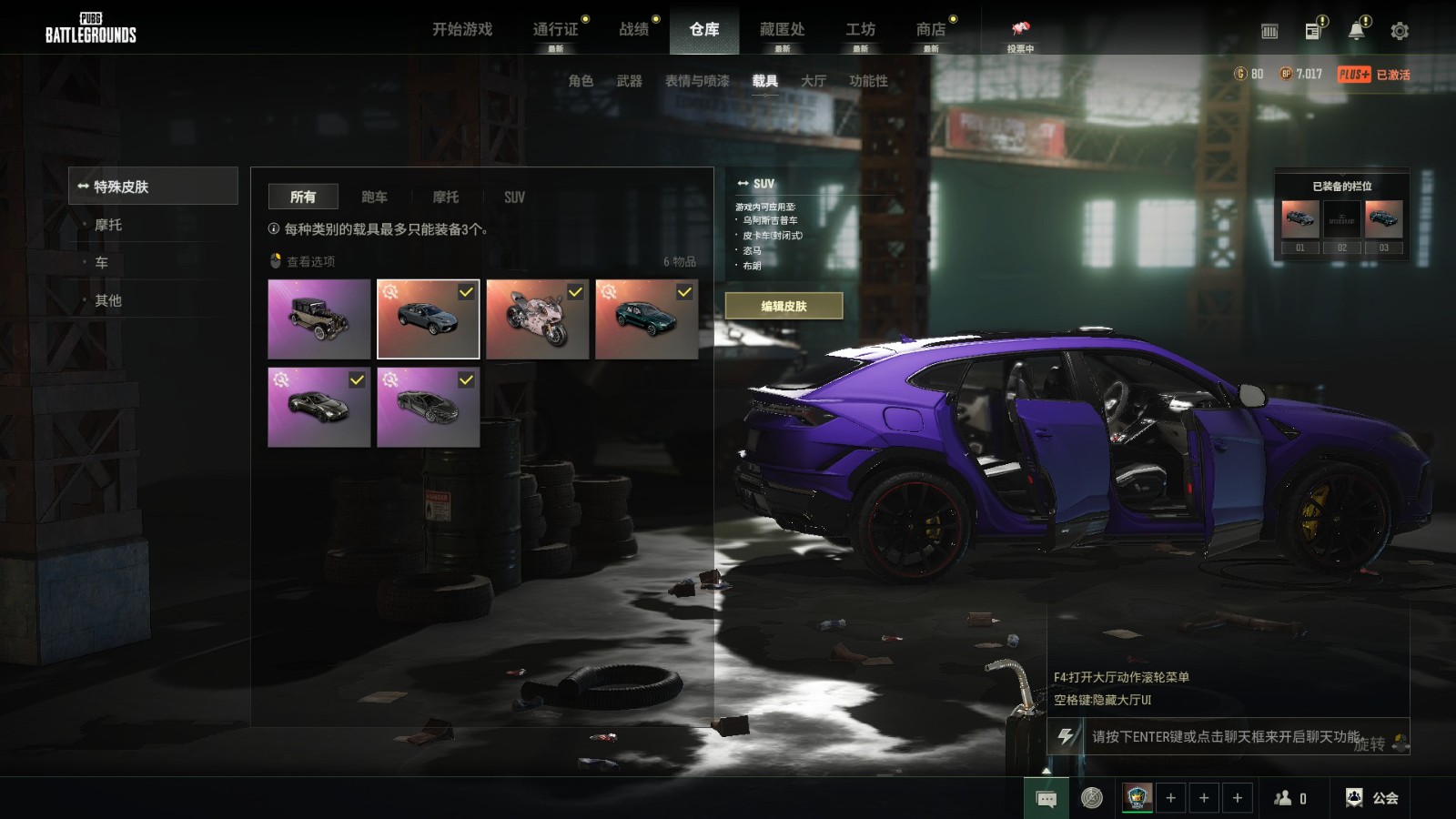Open the 工坊 workshop tab
Screen dimensions: 1456x819
click(x=860, y=30)
